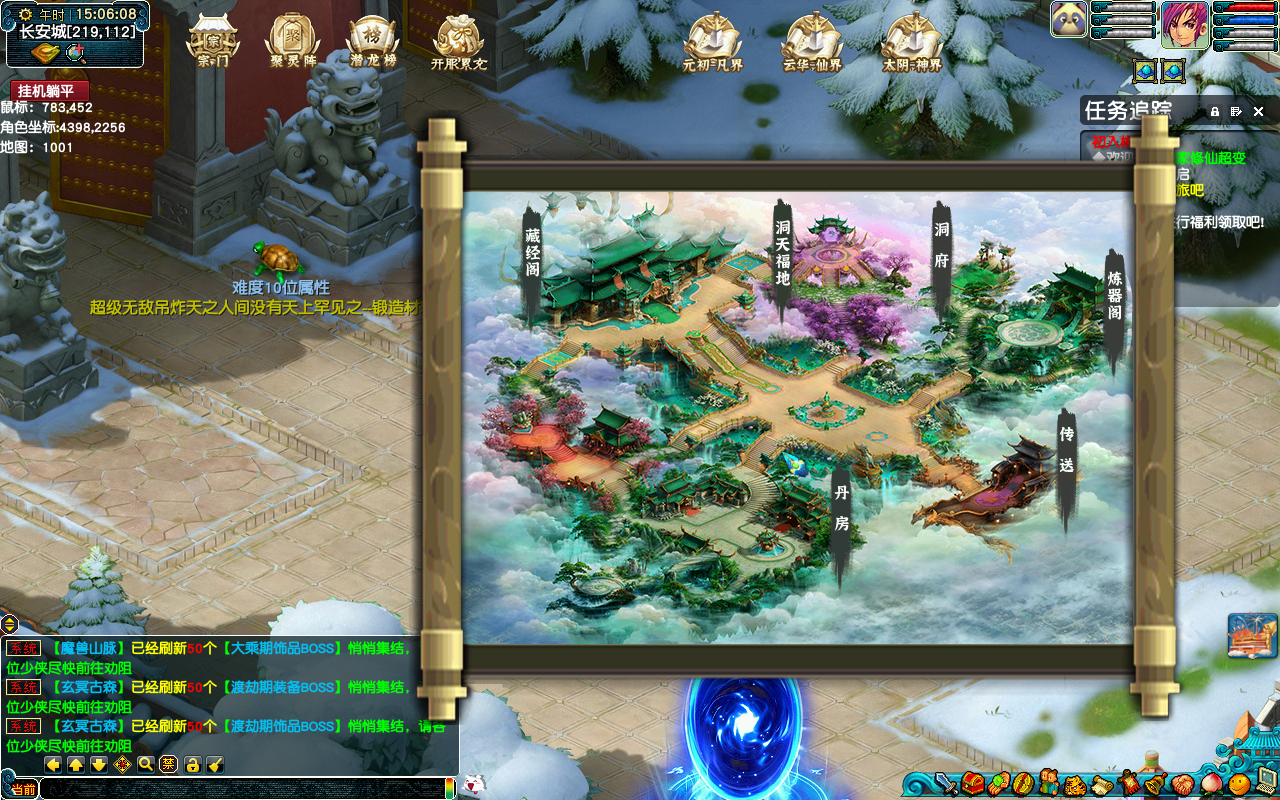The height and width of the screenshot is (800, 1280).
Task: Open the treasure chest icon in bottom toolbar
Action: tap(971, 783)
